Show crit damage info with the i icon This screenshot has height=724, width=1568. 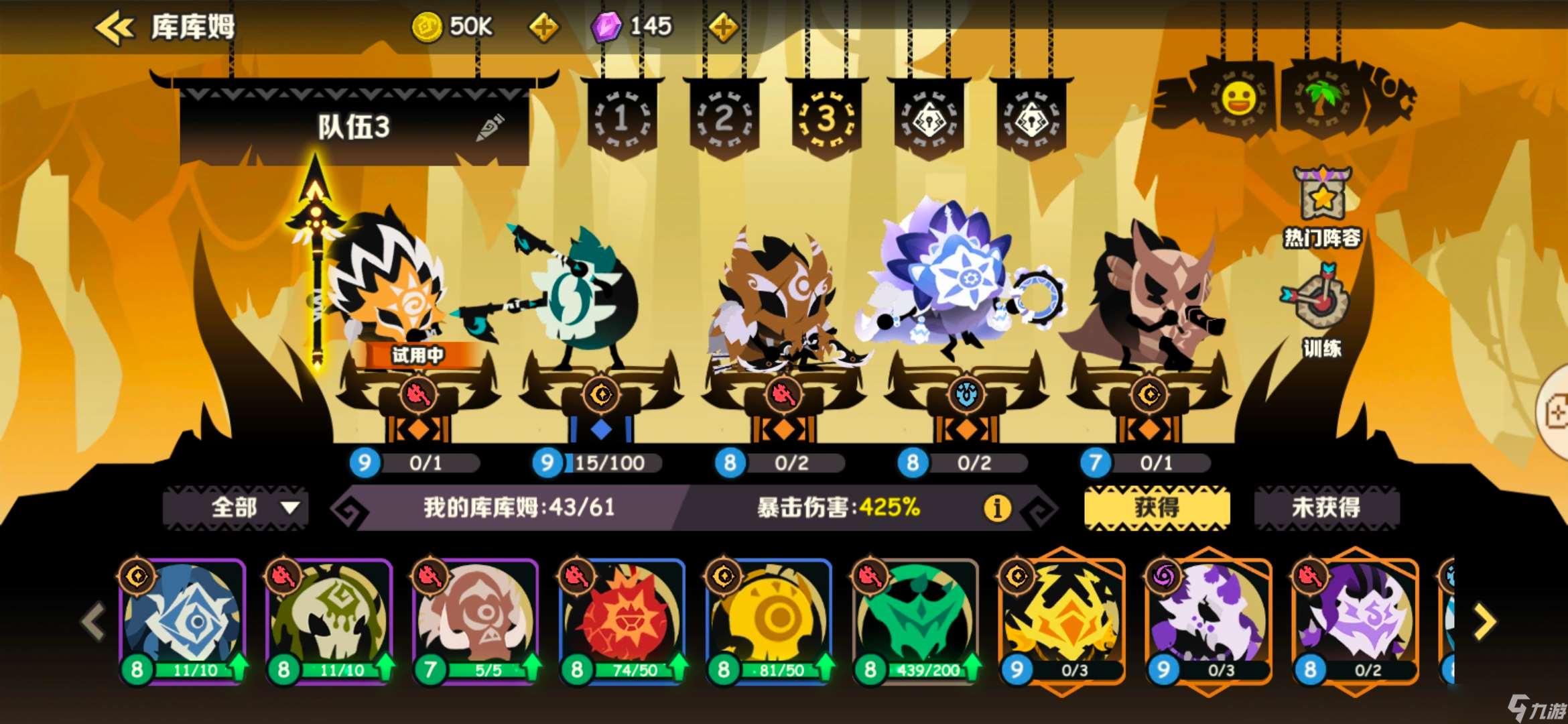[996, 508]
